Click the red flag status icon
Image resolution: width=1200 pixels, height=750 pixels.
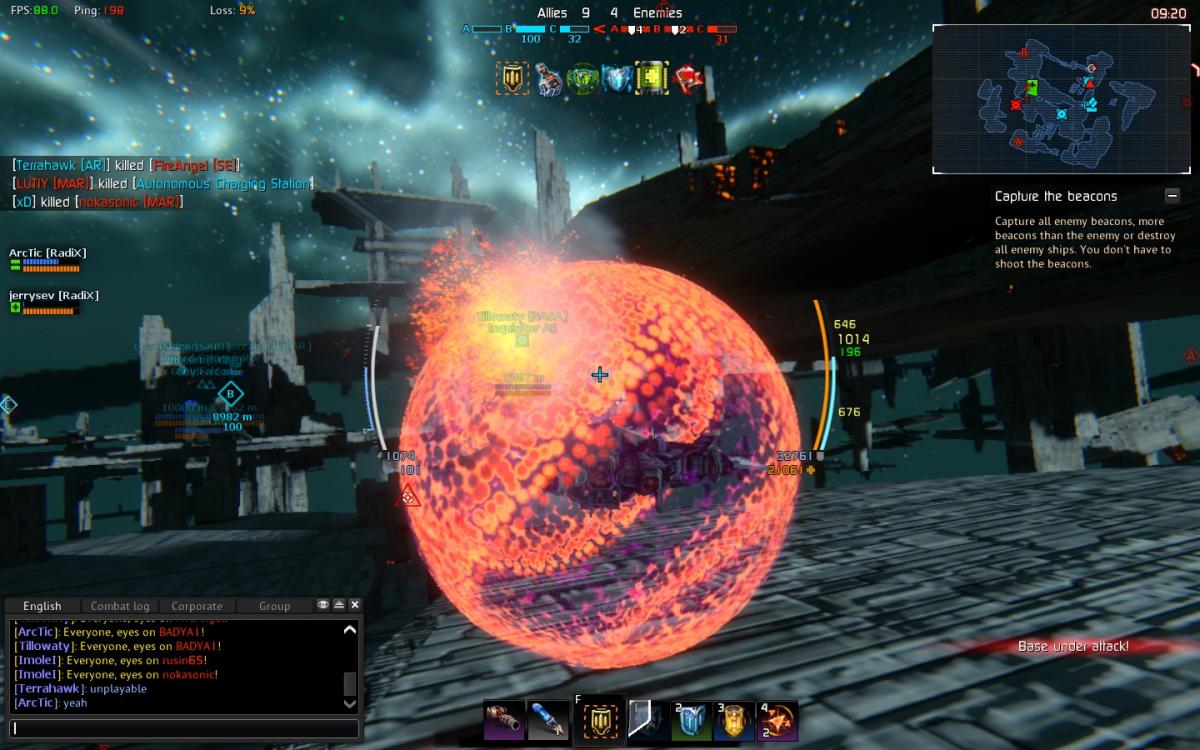coord(689,79)
